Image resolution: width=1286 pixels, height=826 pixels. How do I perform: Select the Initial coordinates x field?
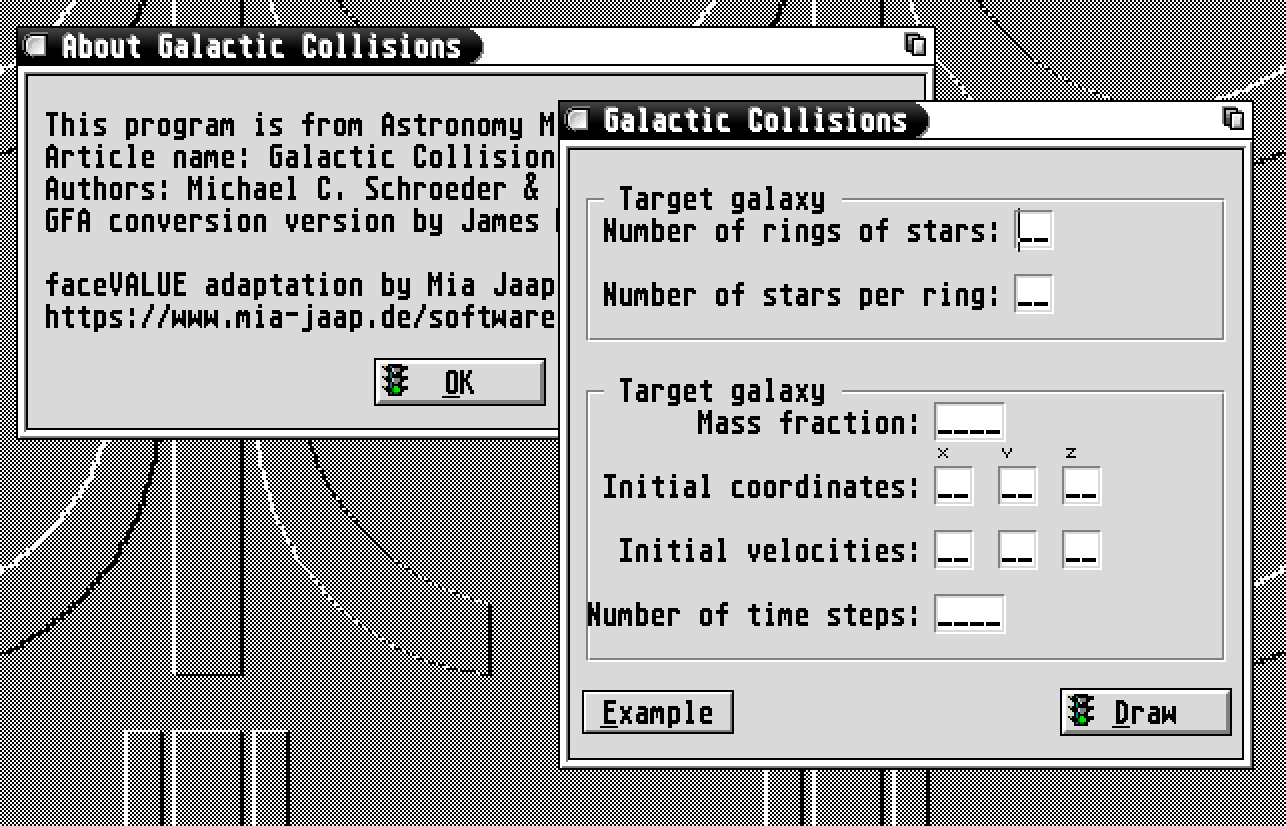[954, 487]
